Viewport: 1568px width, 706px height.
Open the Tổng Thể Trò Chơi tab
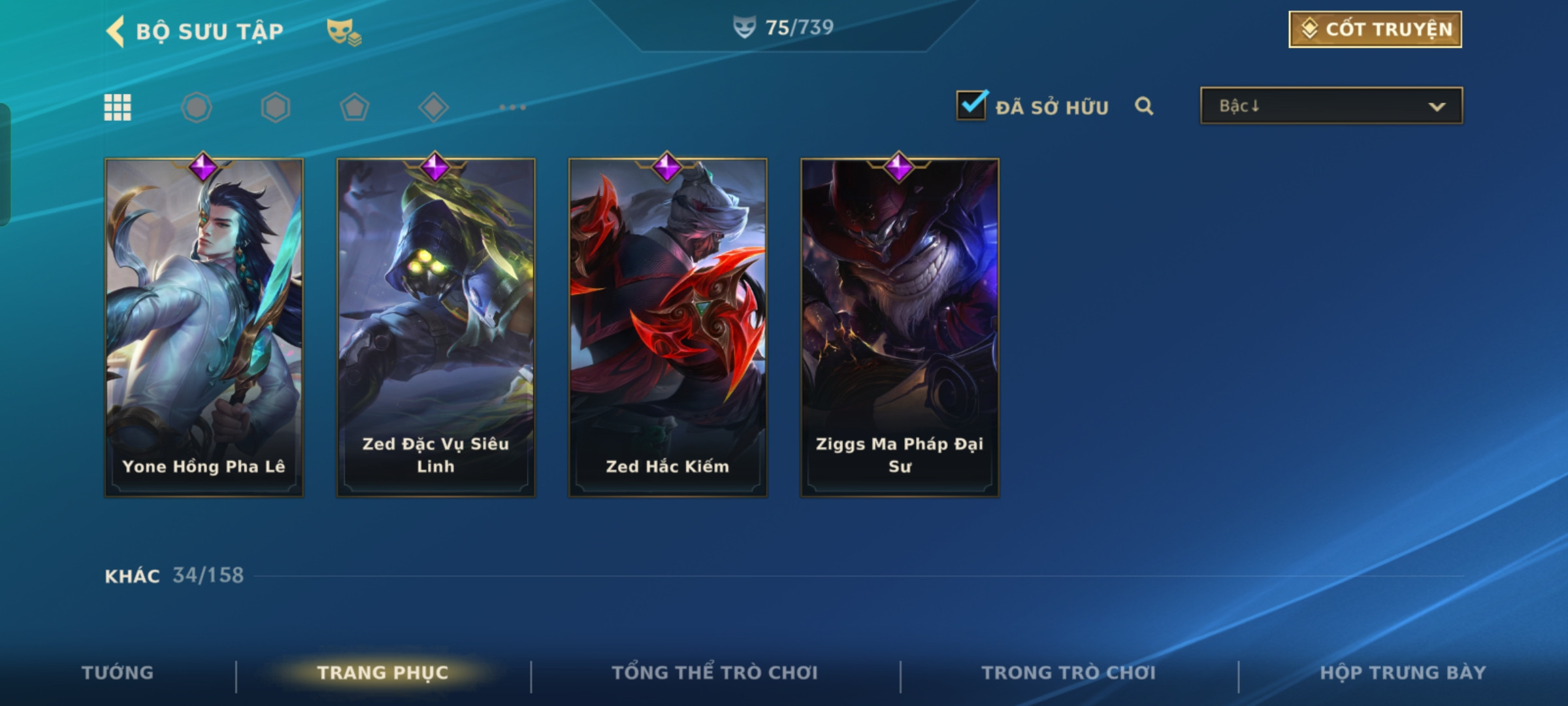coord(715,673)
